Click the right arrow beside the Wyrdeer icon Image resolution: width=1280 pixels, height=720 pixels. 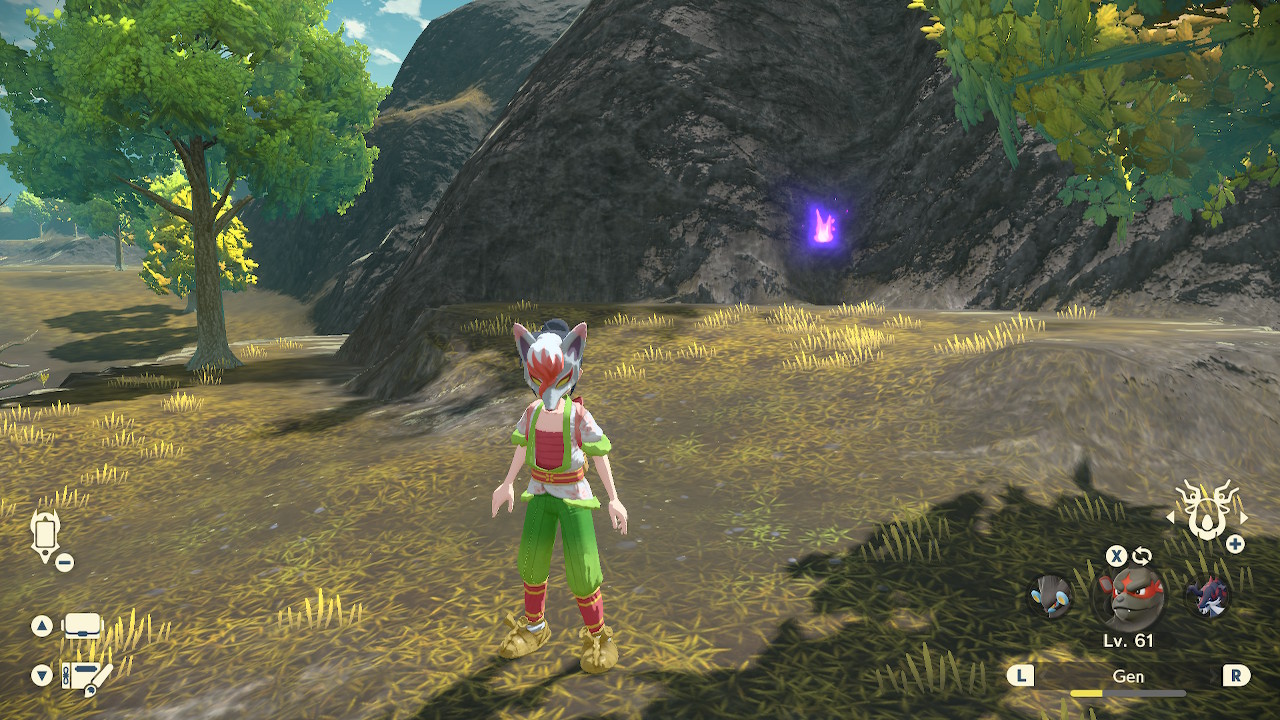[x=1244, y=517]
